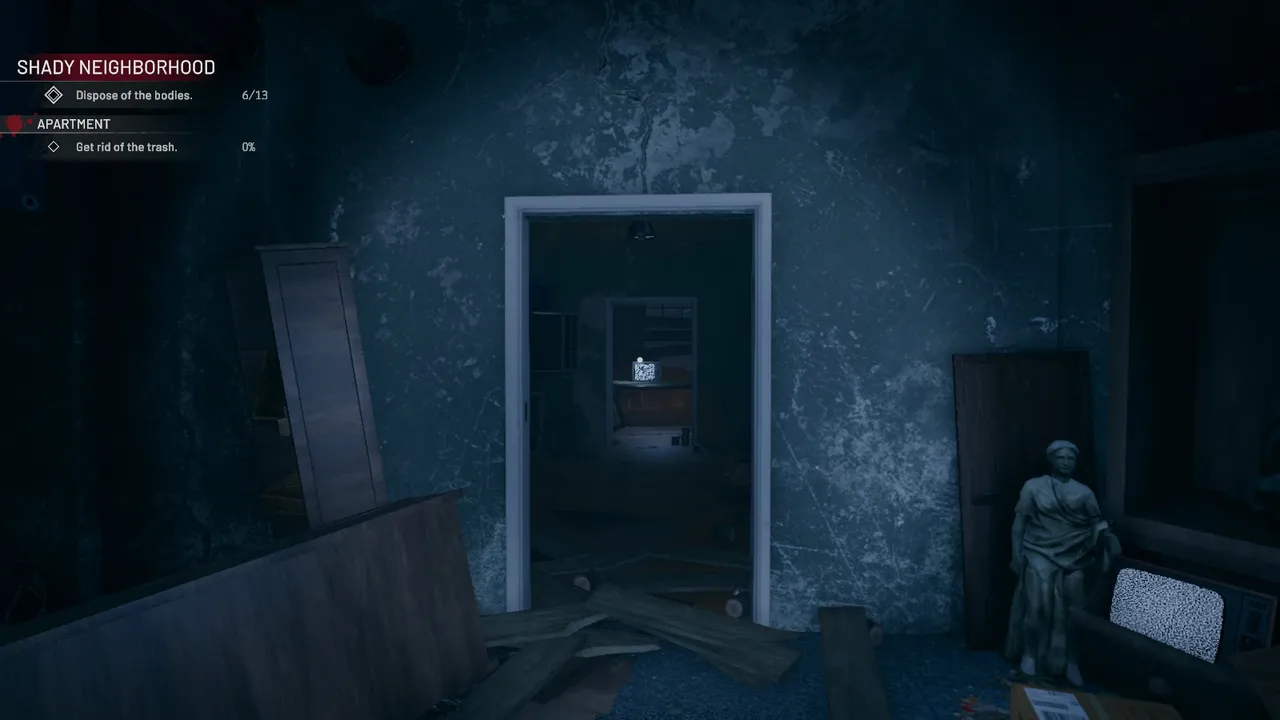Toggle tracking for the Get rid of the trash objective
The height and width of the screenshot is (720, 1280).
(53, 147)
